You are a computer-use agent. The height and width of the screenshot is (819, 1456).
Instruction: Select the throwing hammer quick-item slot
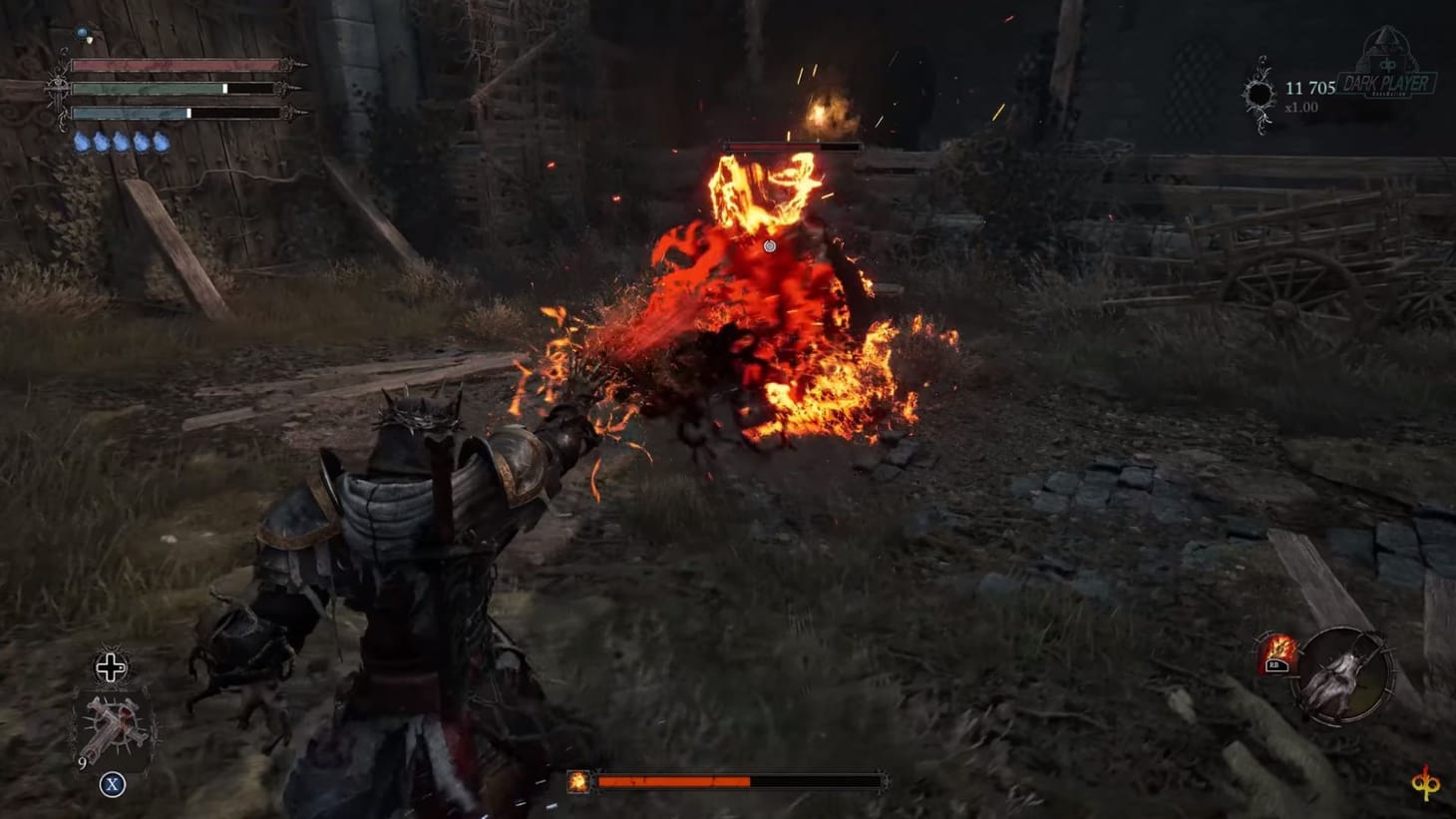pyautogui.click(x=114, y=722)
